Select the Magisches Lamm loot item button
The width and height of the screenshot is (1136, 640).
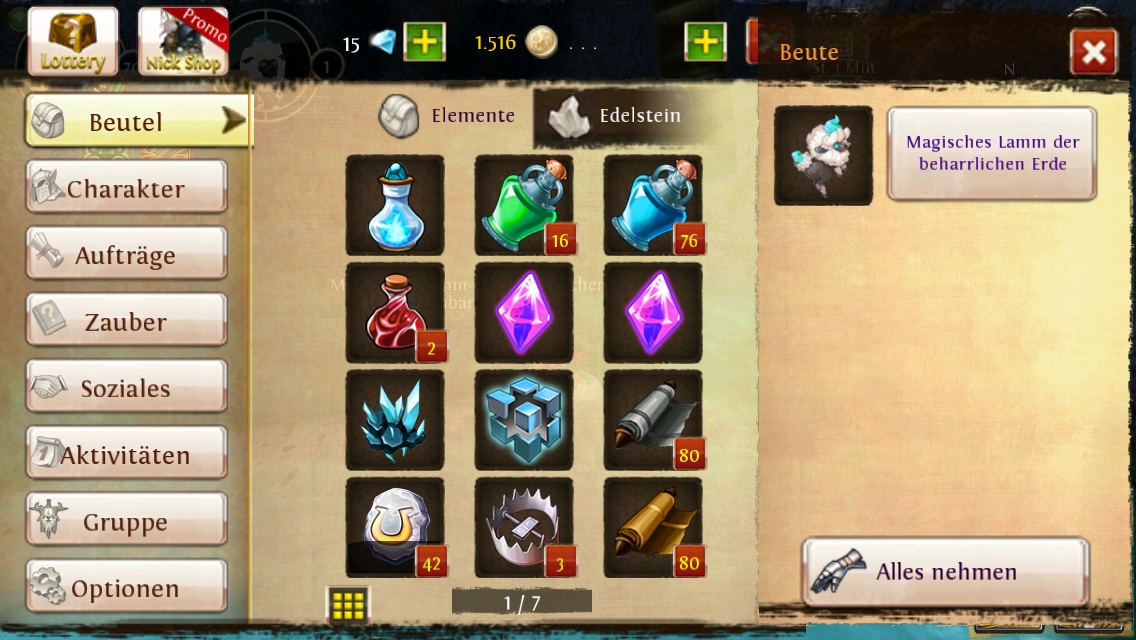click(992, 154)
